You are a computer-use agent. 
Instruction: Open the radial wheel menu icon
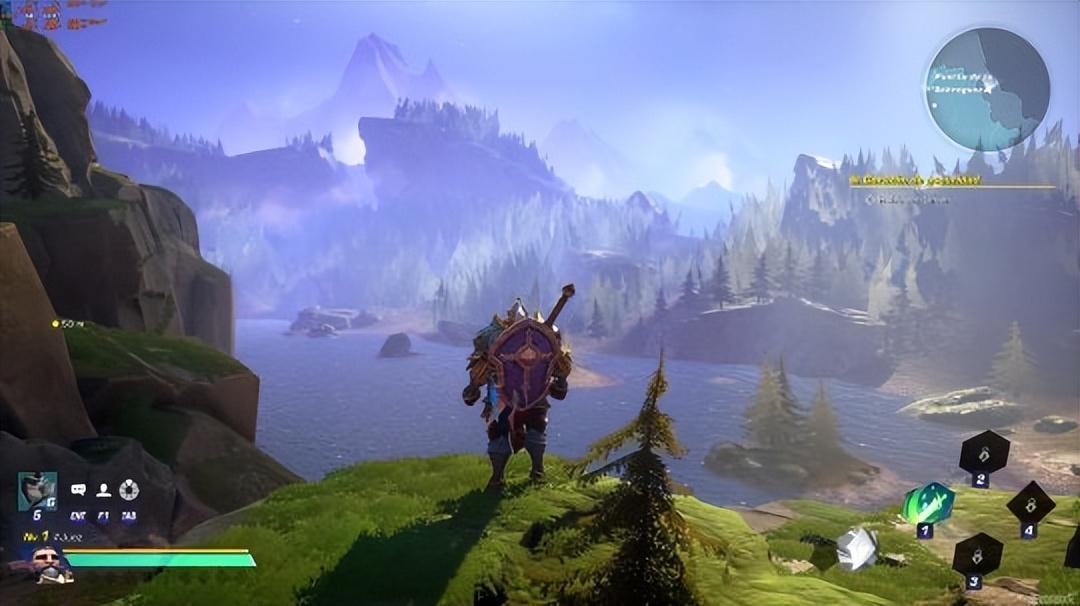(x=129, y=490)
